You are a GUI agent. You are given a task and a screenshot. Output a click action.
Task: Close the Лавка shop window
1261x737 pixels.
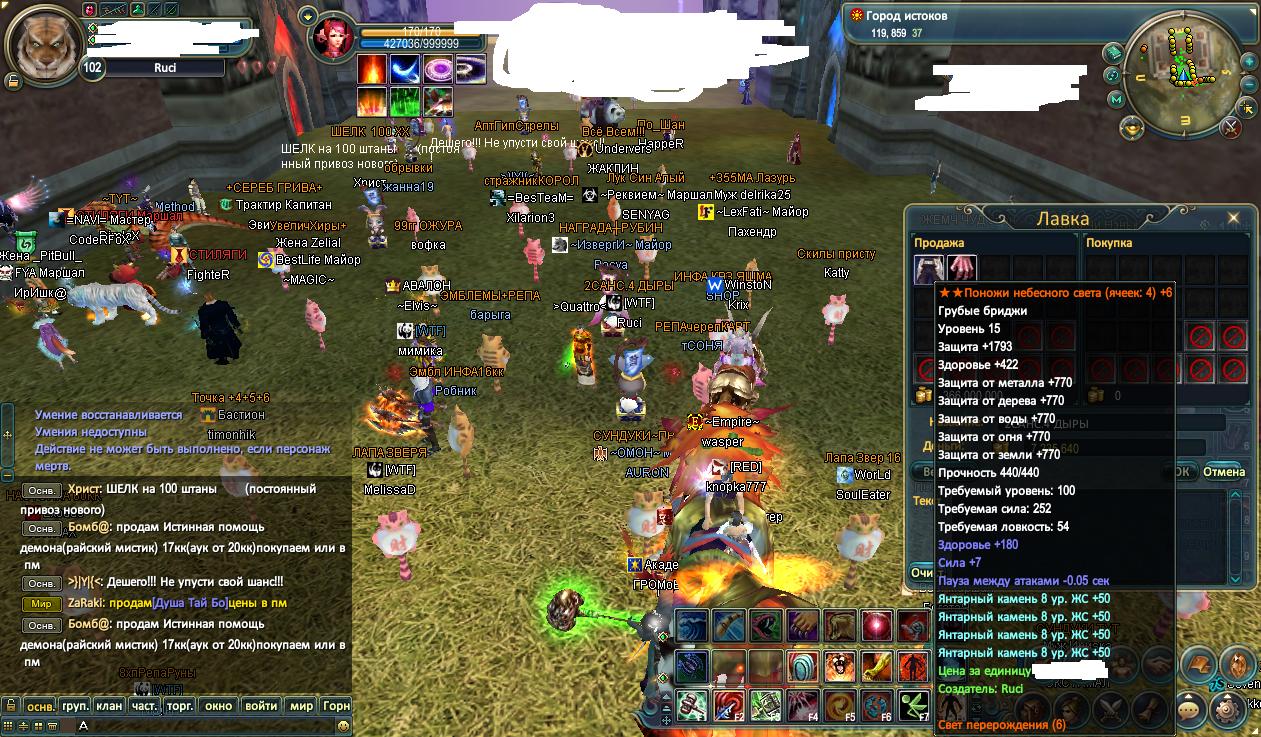(x=1233, y=218)
